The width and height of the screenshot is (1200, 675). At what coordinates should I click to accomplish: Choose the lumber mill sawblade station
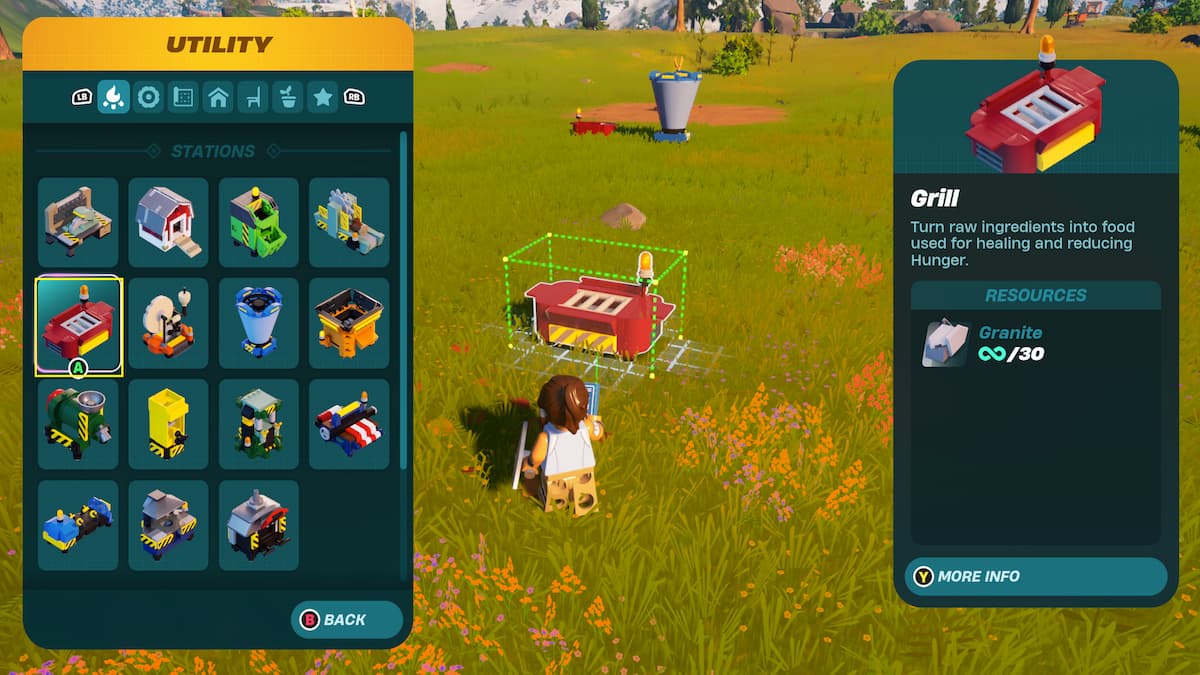pos(348,222)
